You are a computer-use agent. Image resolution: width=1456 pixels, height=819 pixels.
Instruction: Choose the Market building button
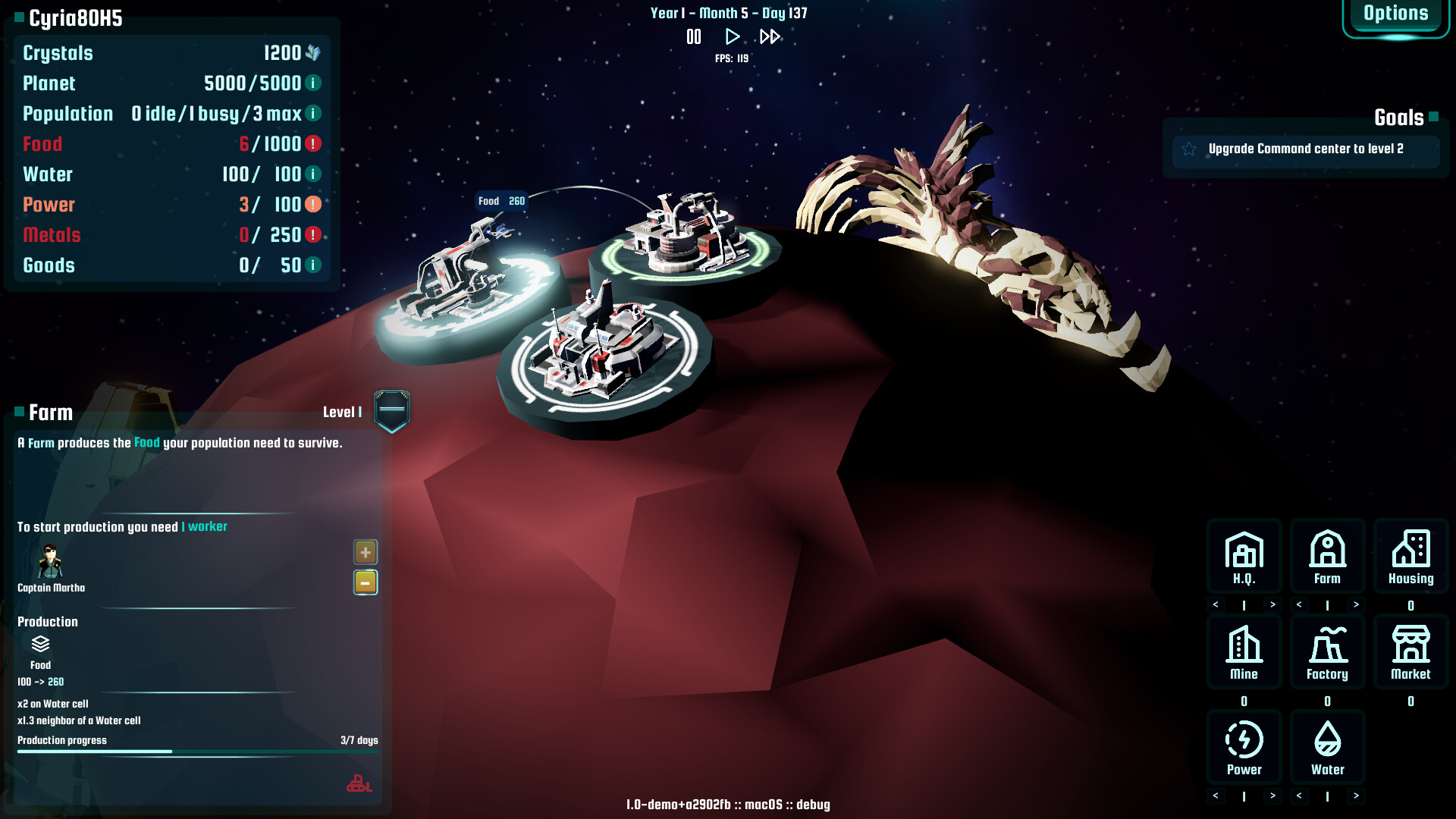pos(1410,651)
